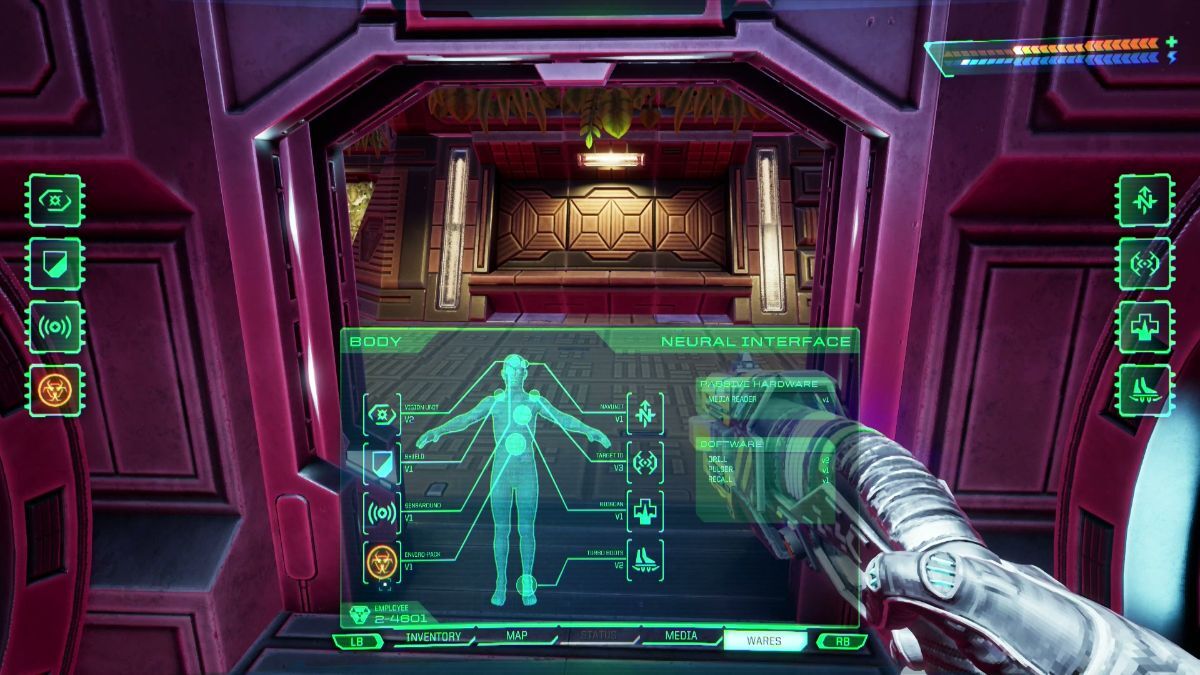1200x675 pixels.
Task: Activate Bioscan cross icon in body panel
Action: 645,512
